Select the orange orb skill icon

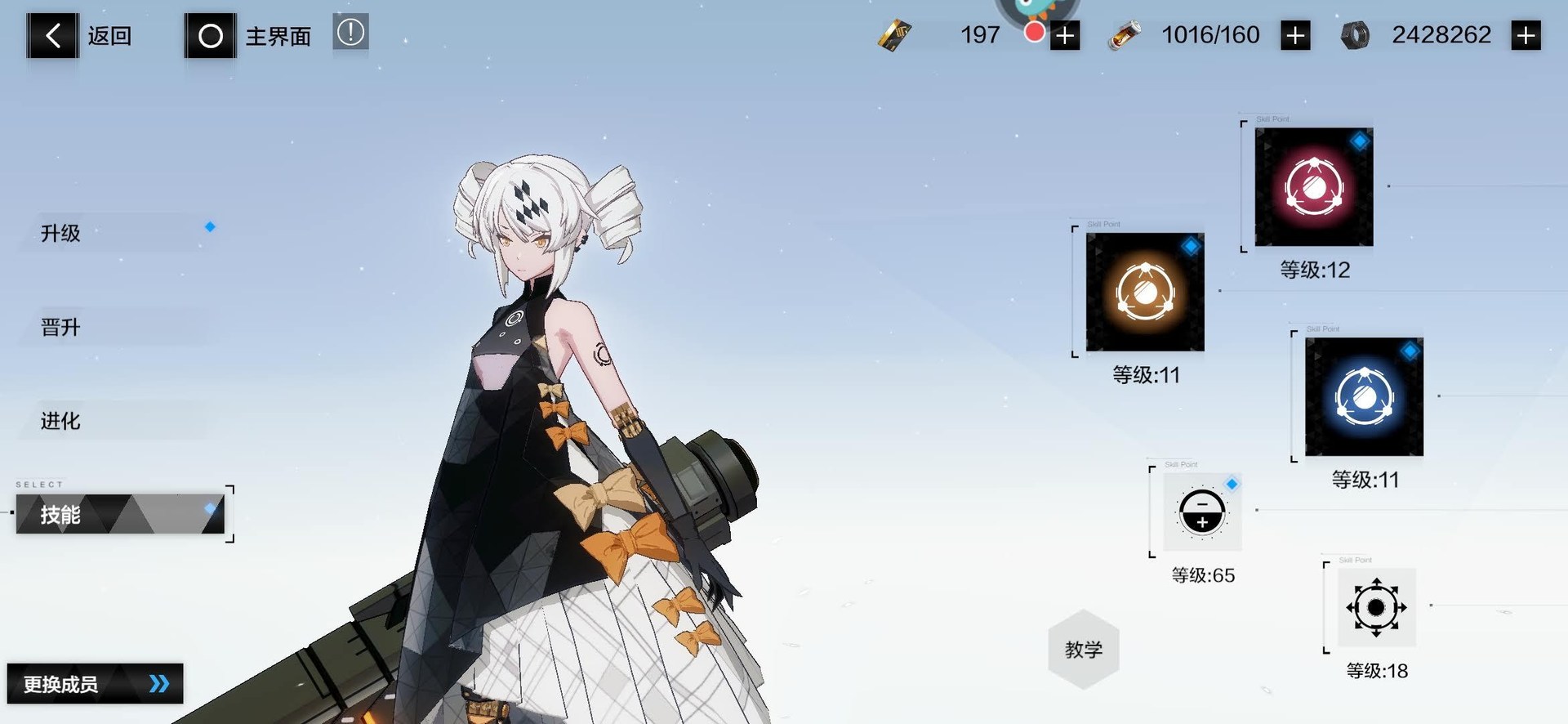tap(1145, 292)
